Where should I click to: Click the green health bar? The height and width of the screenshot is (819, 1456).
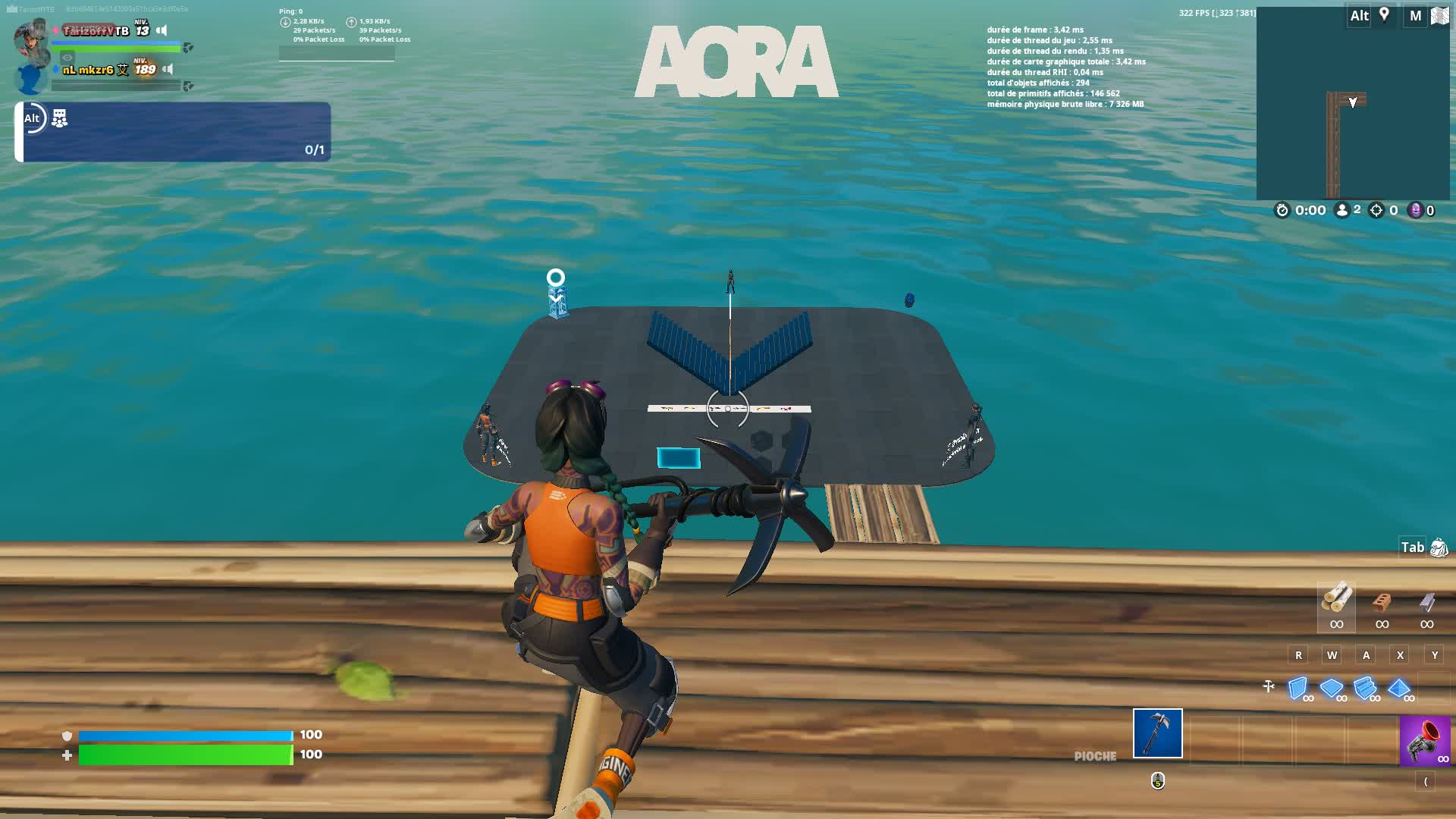tap(186, 755)
